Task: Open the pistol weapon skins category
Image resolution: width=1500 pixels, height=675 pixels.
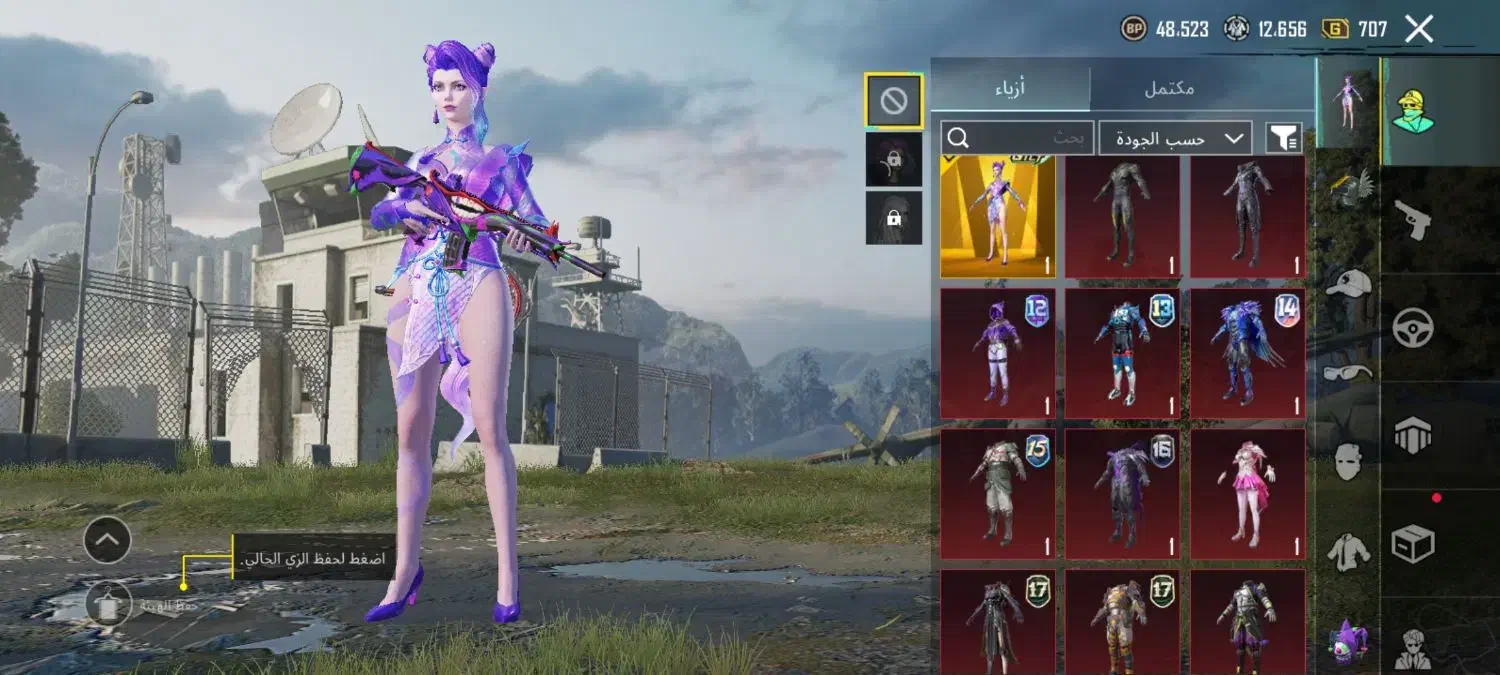Action: click(1414, 220)
